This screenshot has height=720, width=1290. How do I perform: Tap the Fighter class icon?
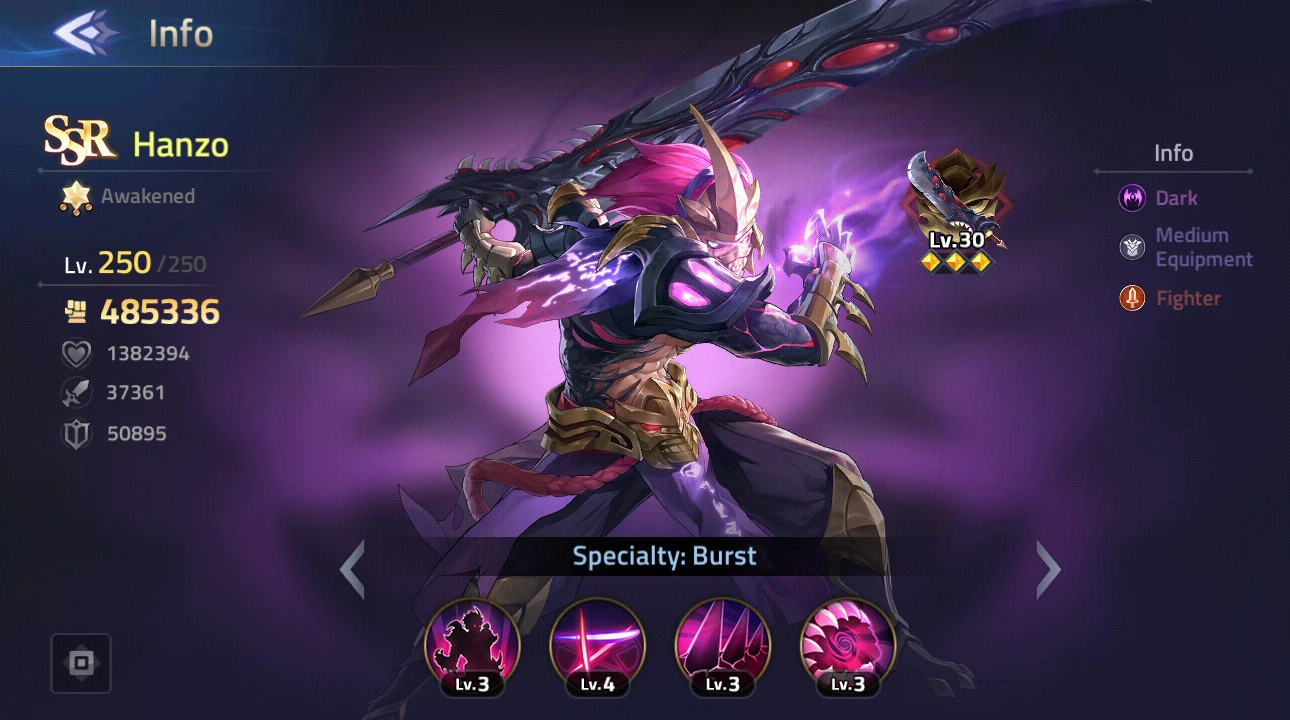pos(1131,298)
